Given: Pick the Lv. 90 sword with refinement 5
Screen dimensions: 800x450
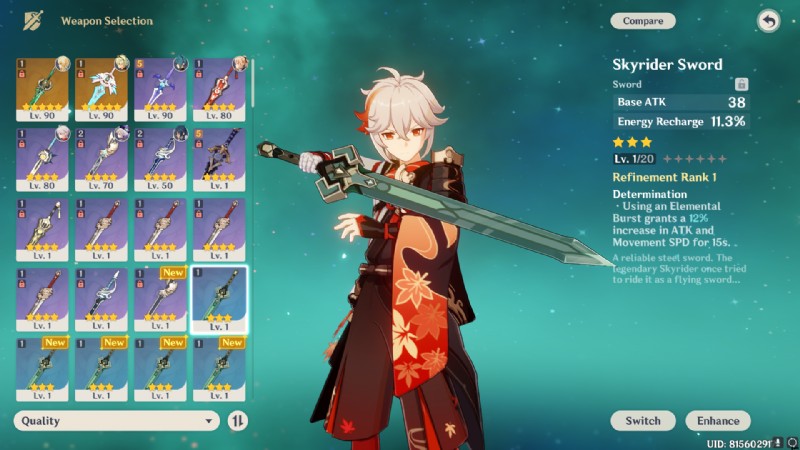Looking at the screenshot, I should pyautogui.click(x=160, y=90).
